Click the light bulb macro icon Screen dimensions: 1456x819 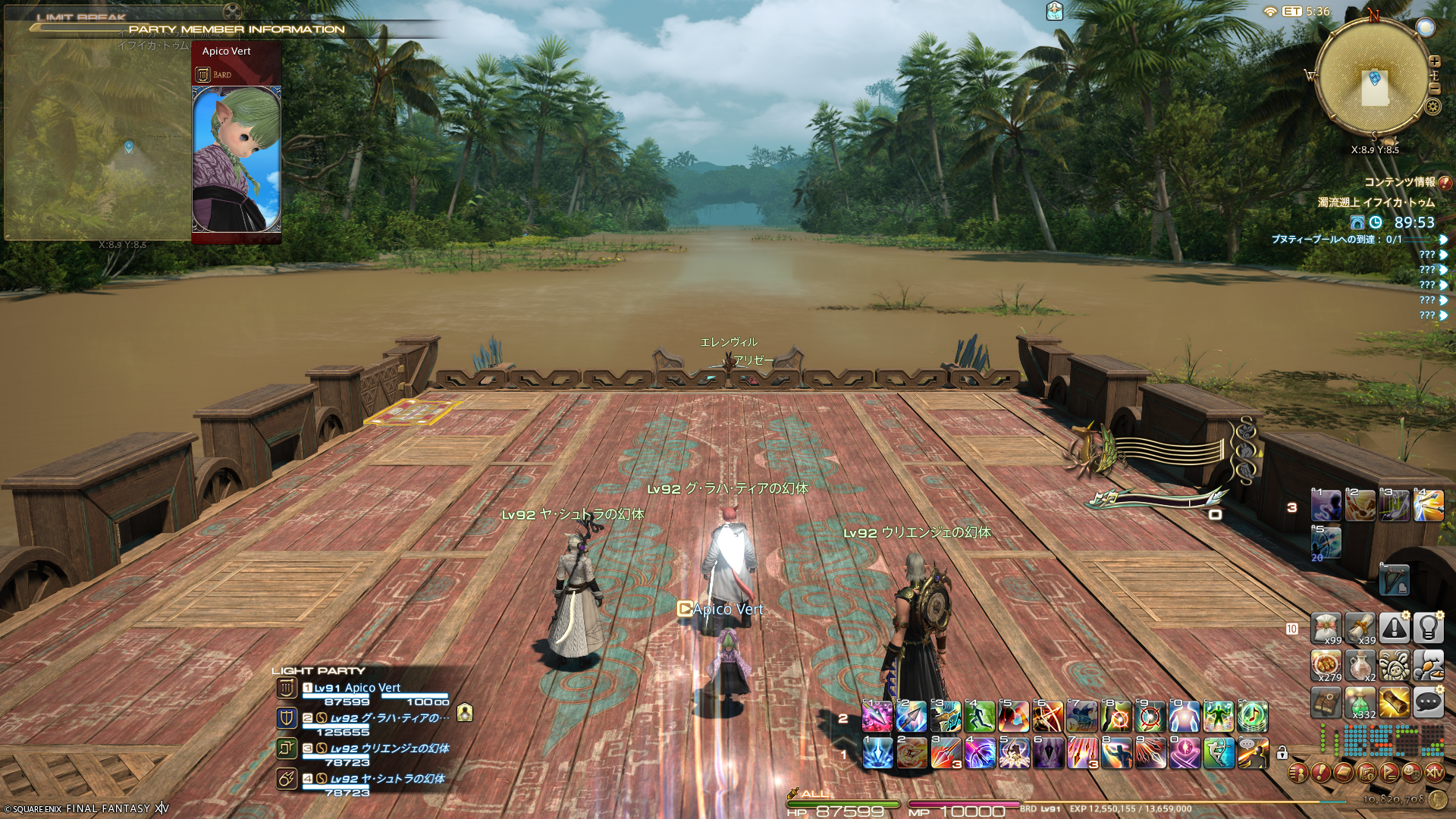pyautogui.click(x=1428, y=628)
